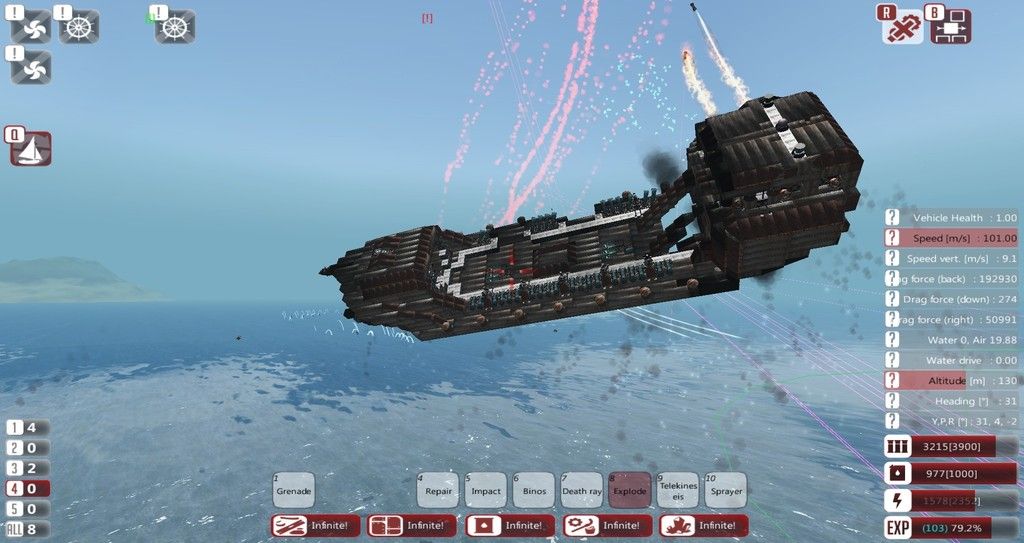The width and height of the screenshot is (1024, 543).
Task: Click the sailboat vehicle icon
Action: tap(31, 150)
